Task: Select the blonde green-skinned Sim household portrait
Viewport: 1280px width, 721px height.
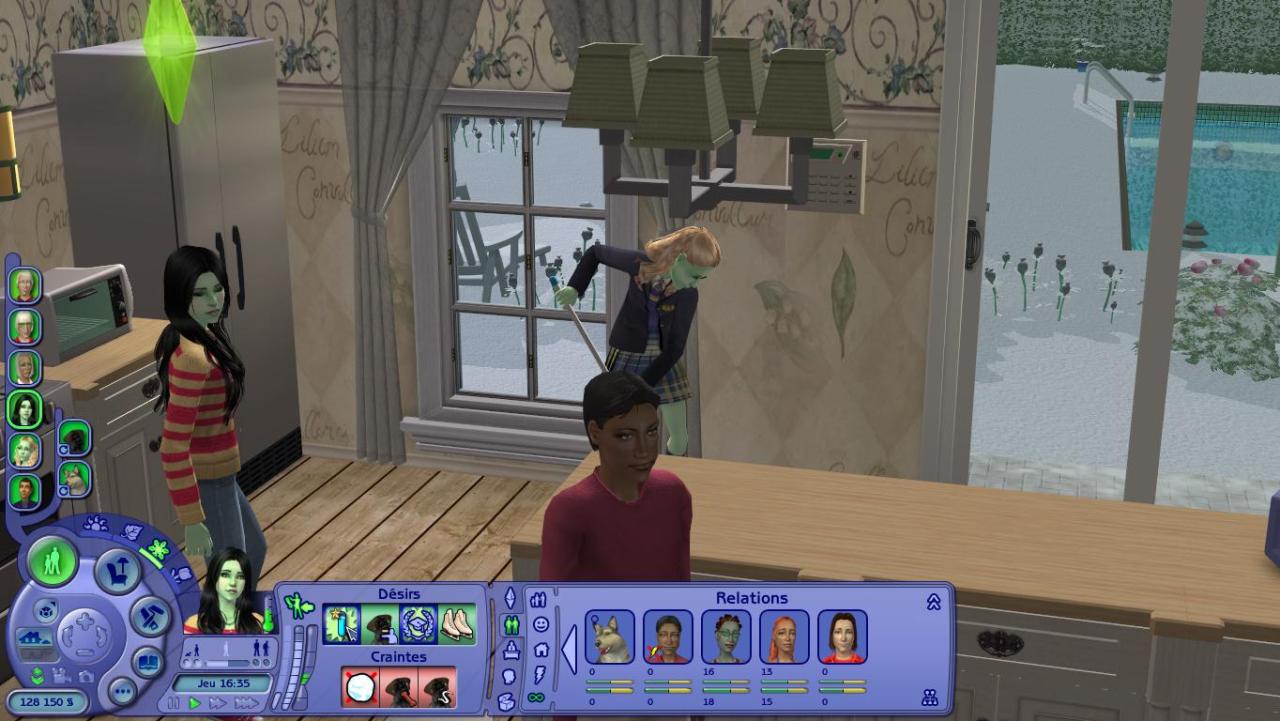Action: [x=25, y=450]
